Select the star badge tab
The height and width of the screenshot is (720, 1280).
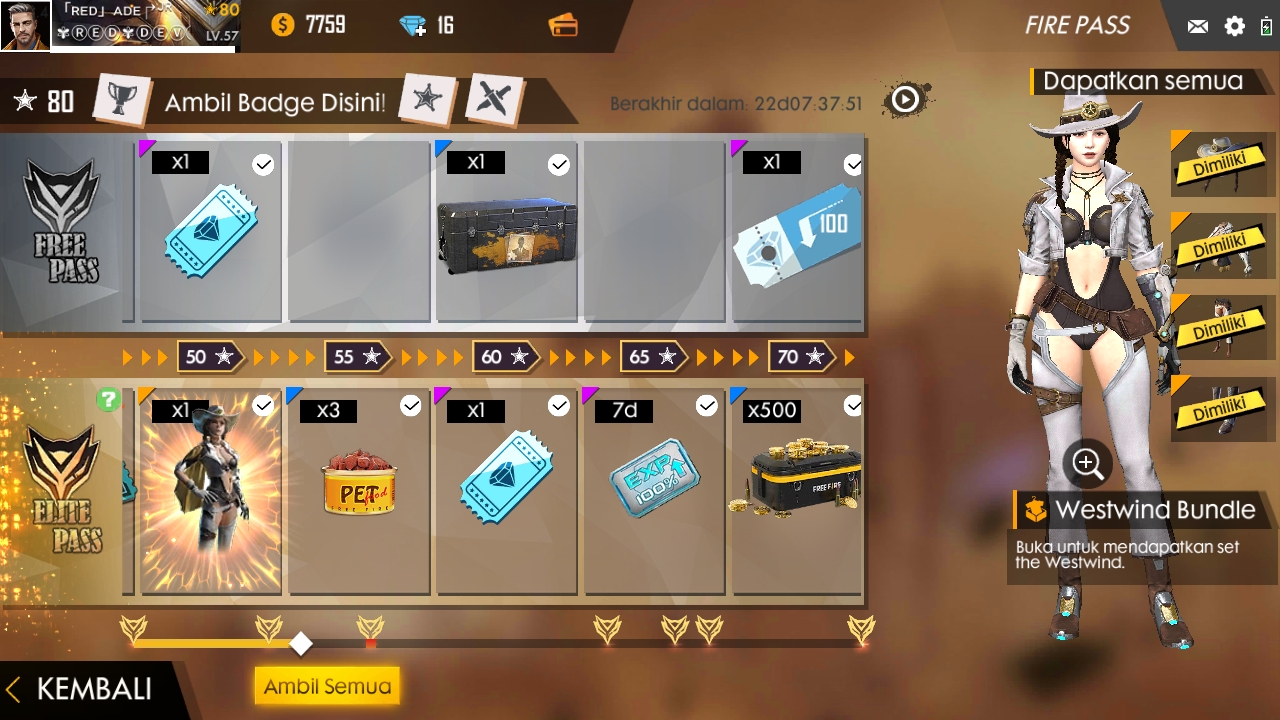(x=427, y=99)
